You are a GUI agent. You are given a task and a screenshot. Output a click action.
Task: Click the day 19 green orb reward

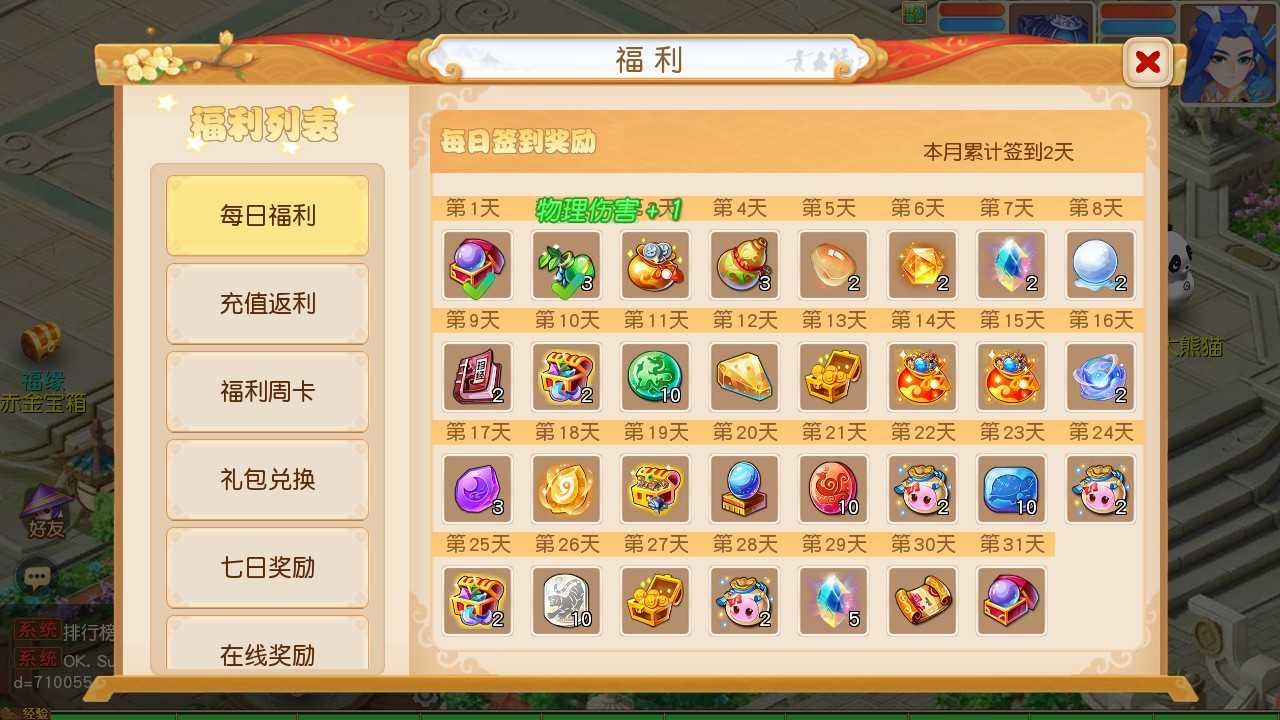point(656,490)
